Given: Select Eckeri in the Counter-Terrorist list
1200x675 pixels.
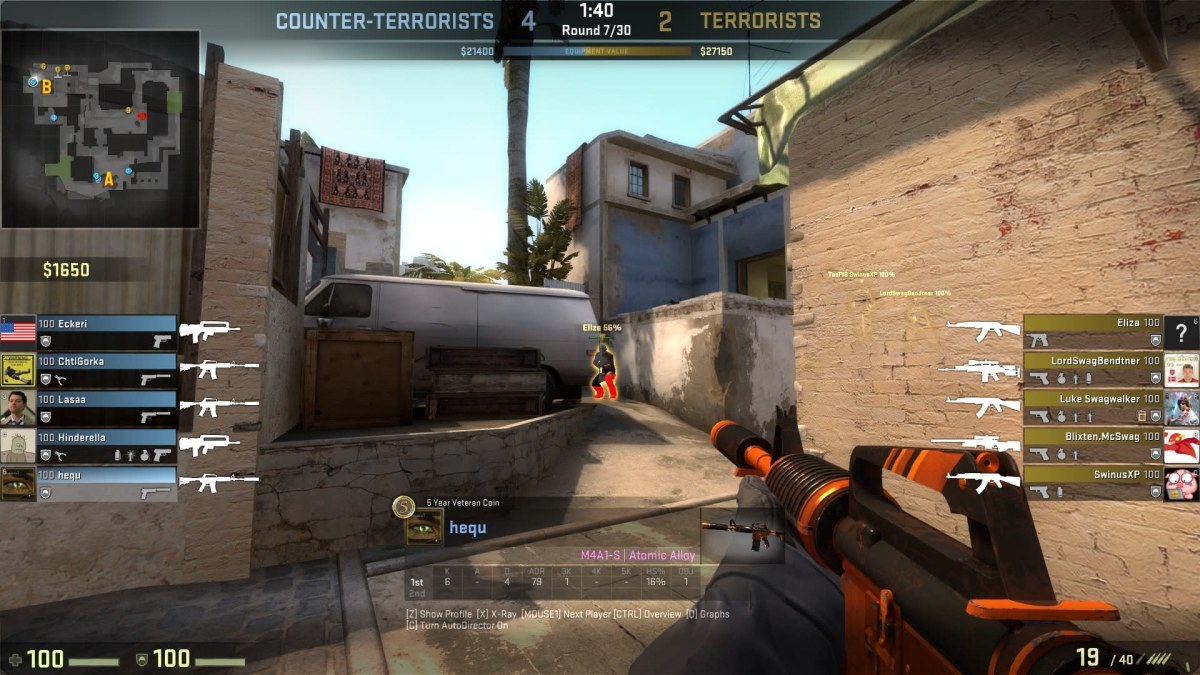Looking at the screenshot, I should pos(106,332).
